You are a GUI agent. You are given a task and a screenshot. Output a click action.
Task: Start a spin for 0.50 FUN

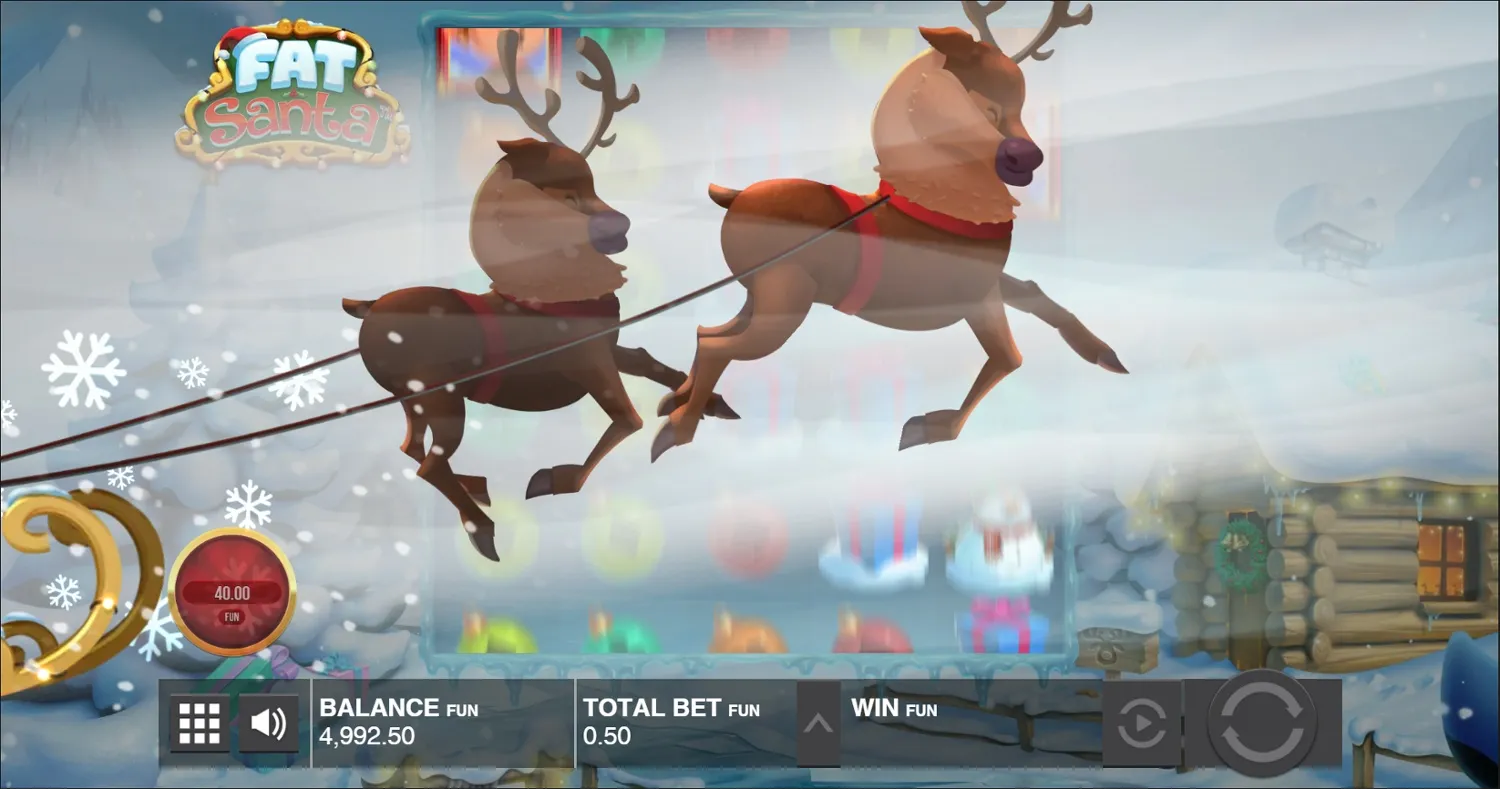tap(1262, 723)
